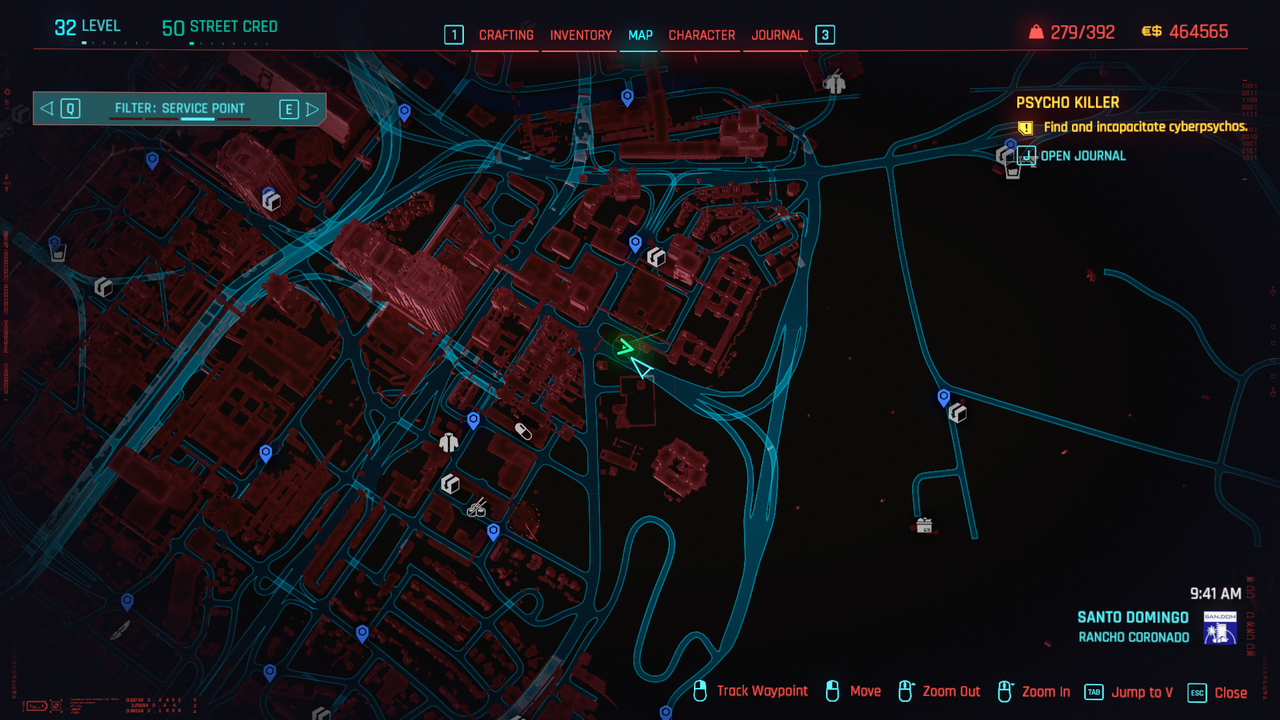
Task: Go to the Character tab
Action: [702, 35]
